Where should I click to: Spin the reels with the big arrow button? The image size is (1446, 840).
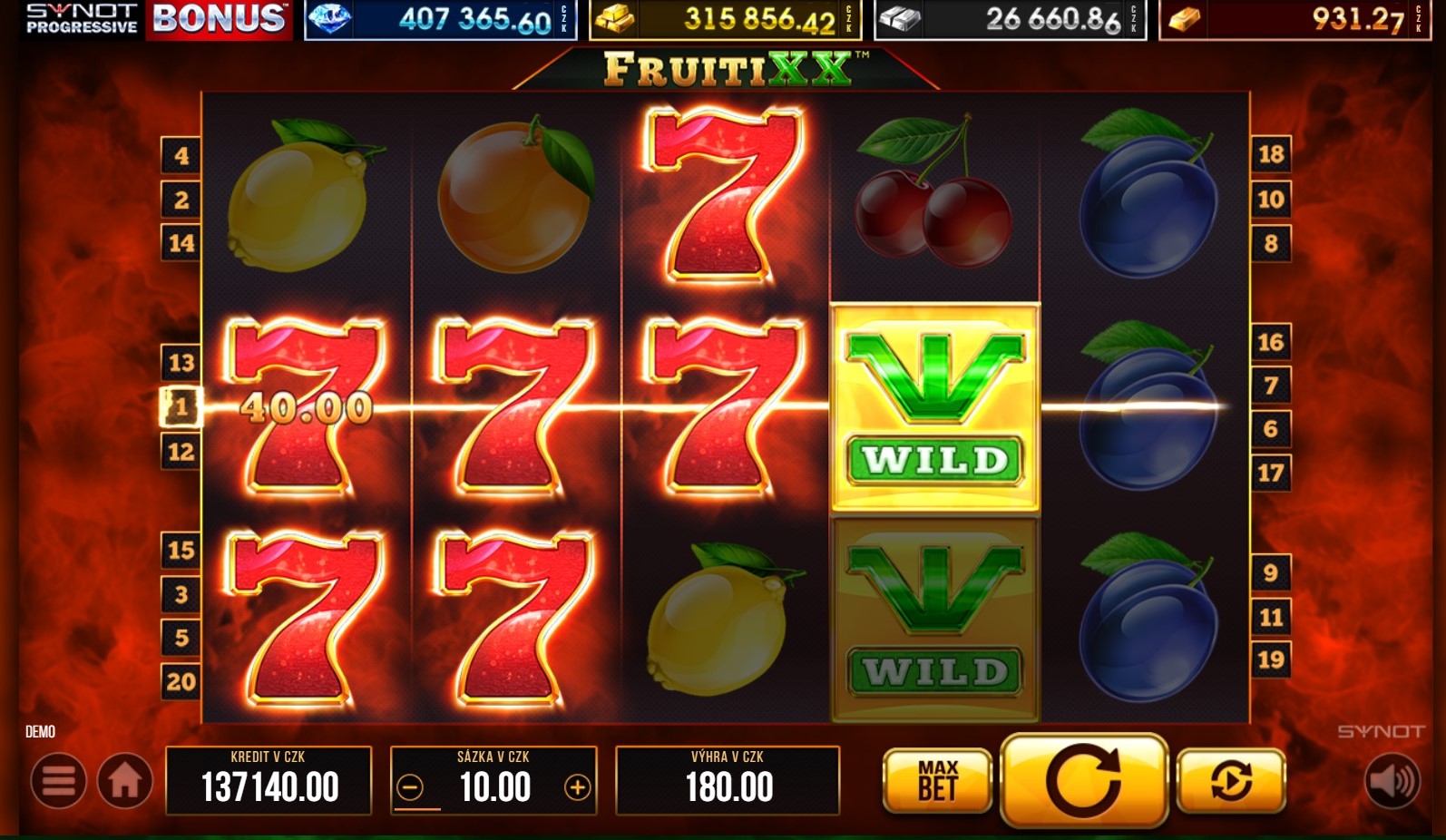1083,780
